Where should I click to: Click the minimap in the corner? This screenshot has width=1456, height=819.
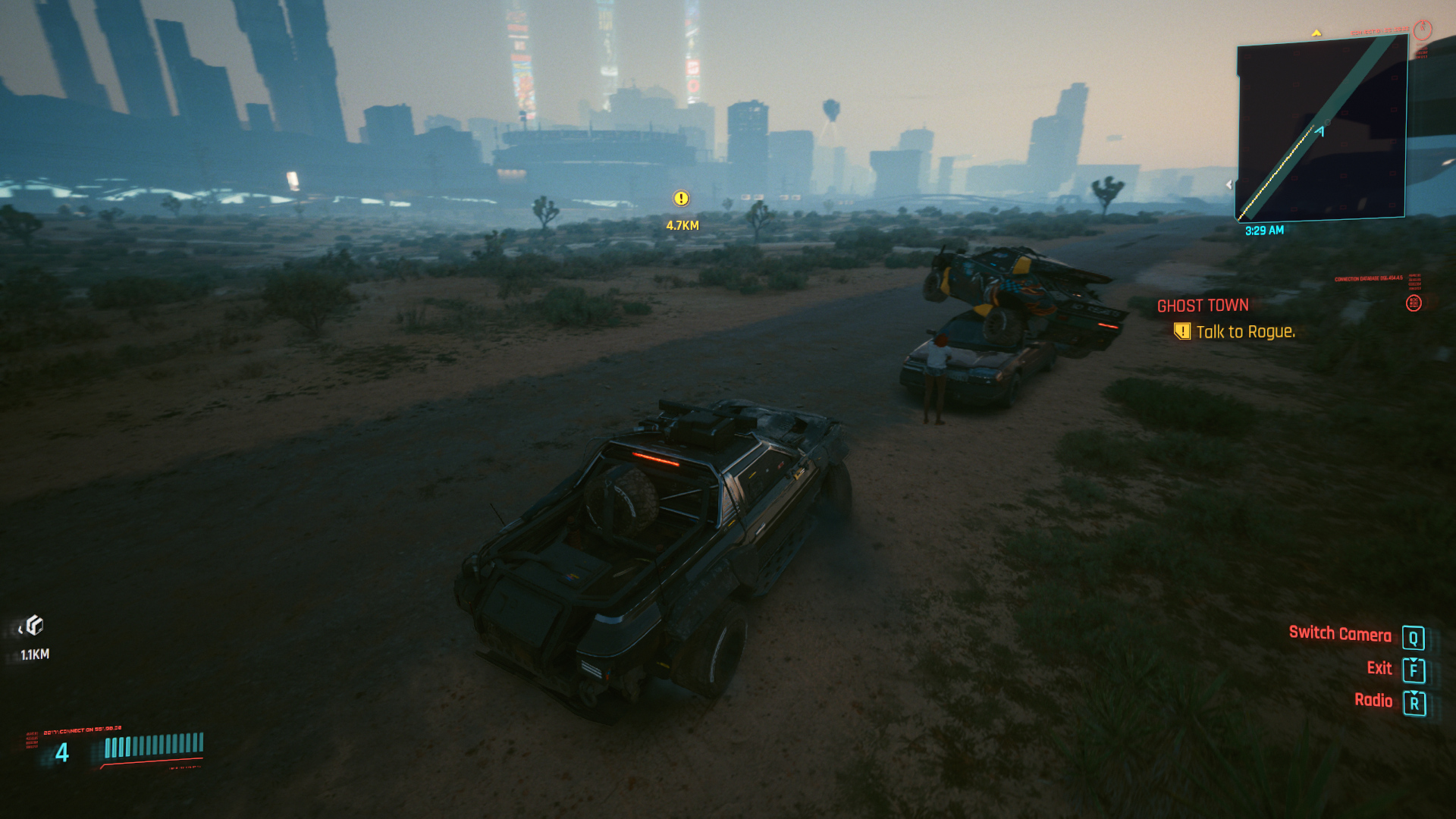(x=1321, y=129)
